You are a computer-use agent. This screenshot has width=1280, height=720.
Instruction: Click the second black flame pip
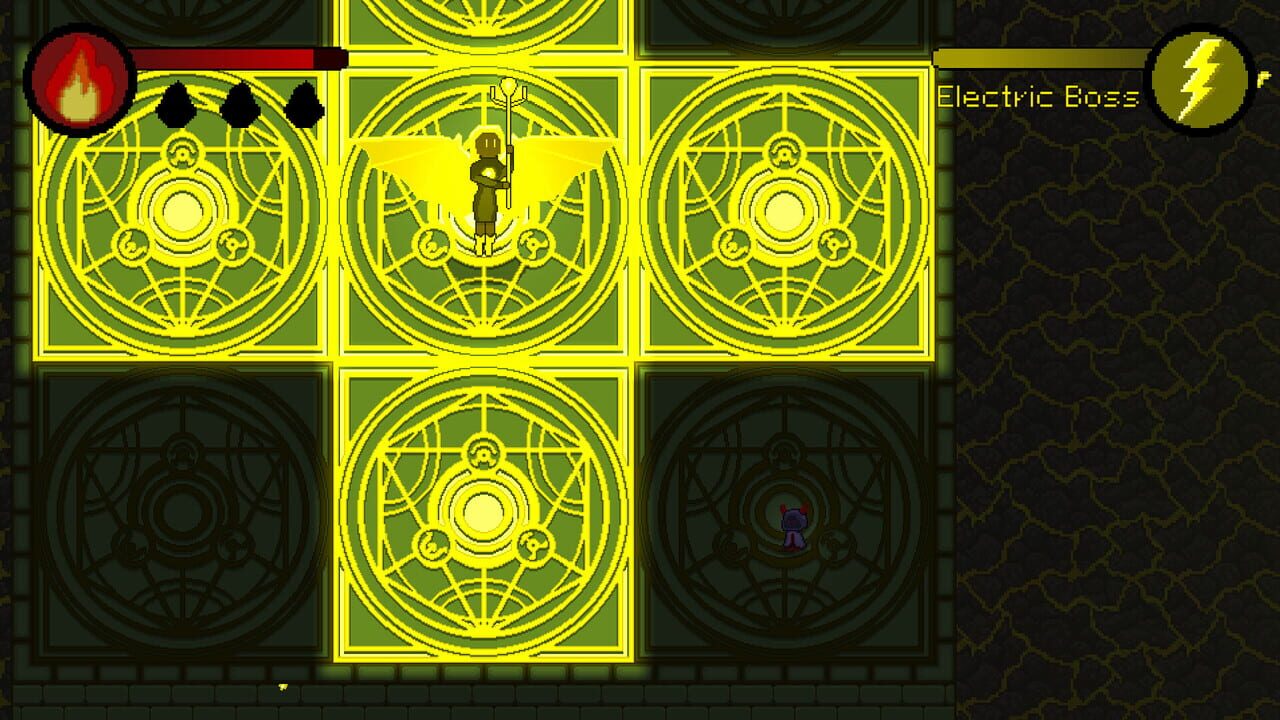tap(240, 106)
